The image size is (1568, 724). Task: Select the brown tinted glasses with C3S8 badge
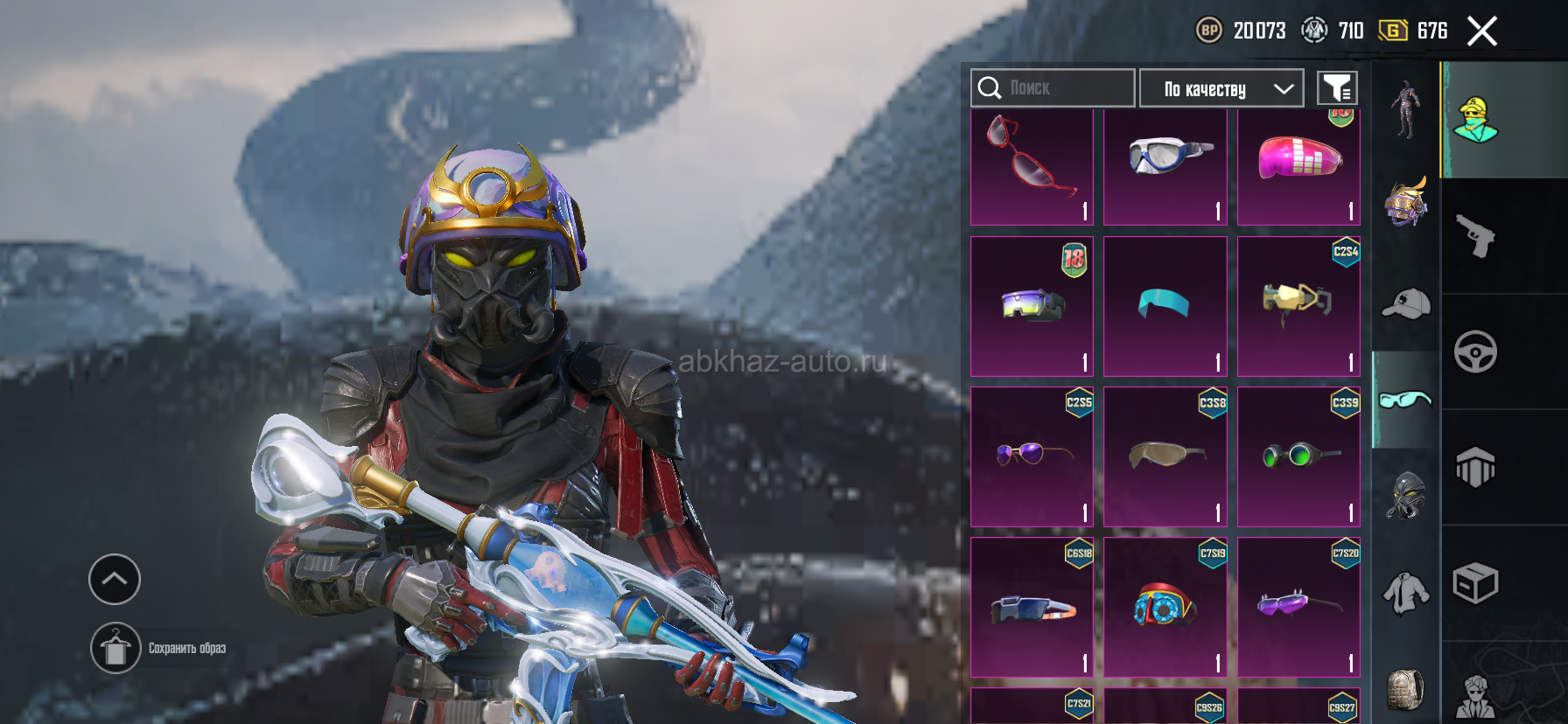[1165, 456]
